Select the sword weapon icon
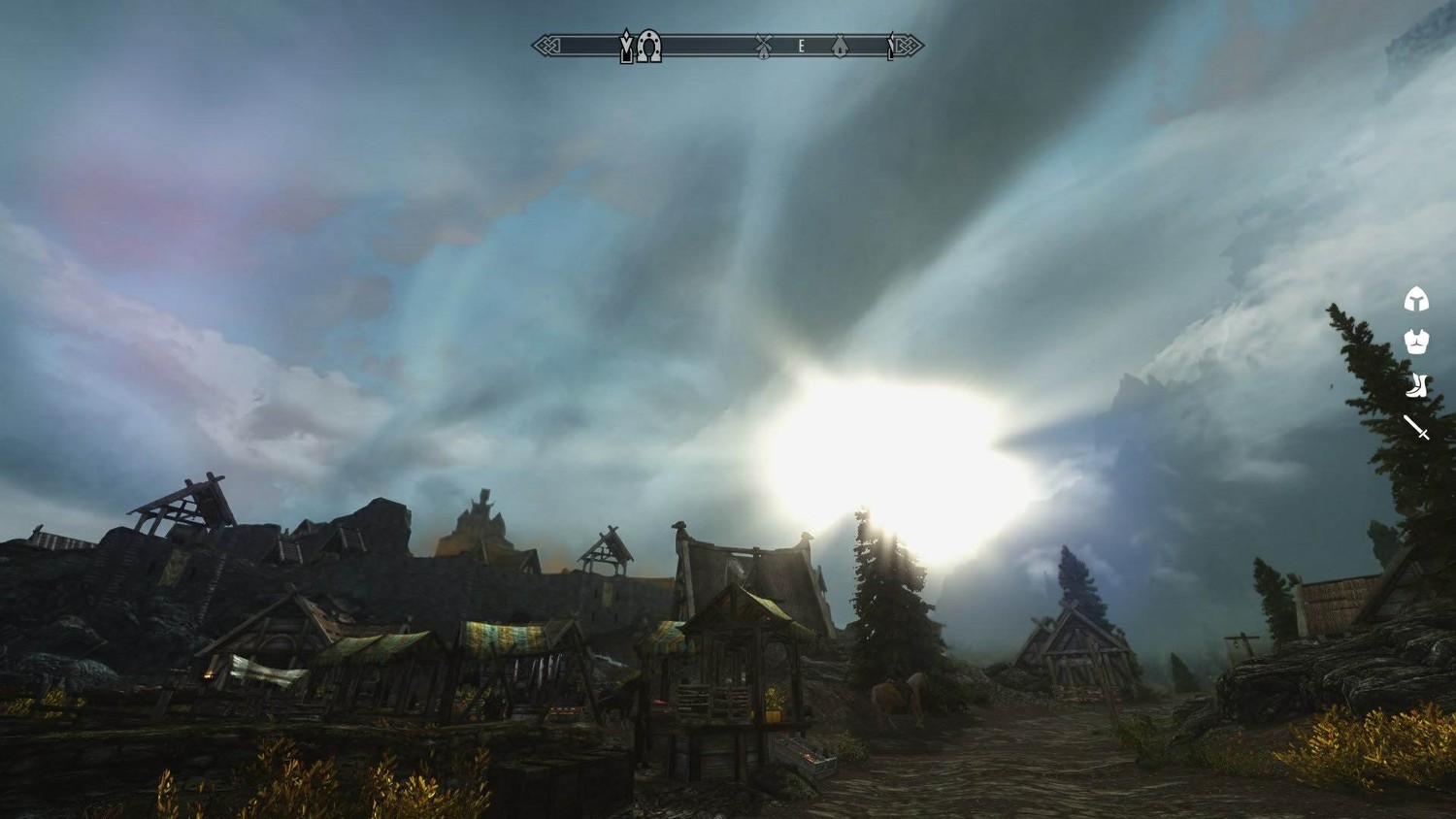This screenshot has height=819, width=1456. pos(1416,427)
